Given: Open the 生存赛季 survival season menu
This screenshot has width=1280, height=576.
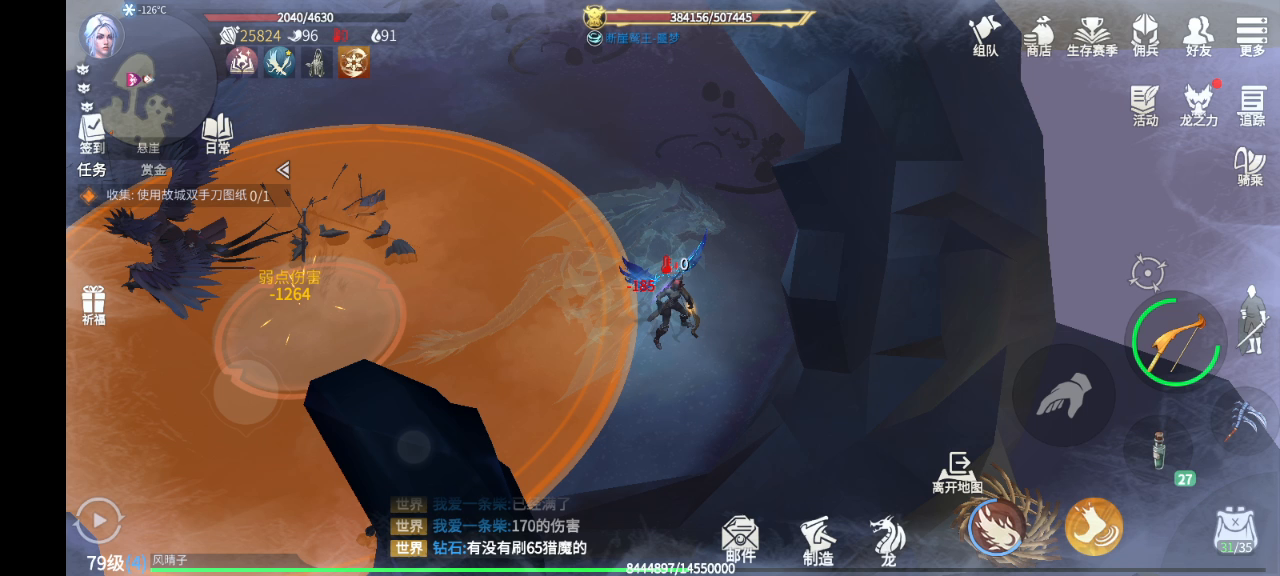Looking at the screenshot, I should [1091, 35].
